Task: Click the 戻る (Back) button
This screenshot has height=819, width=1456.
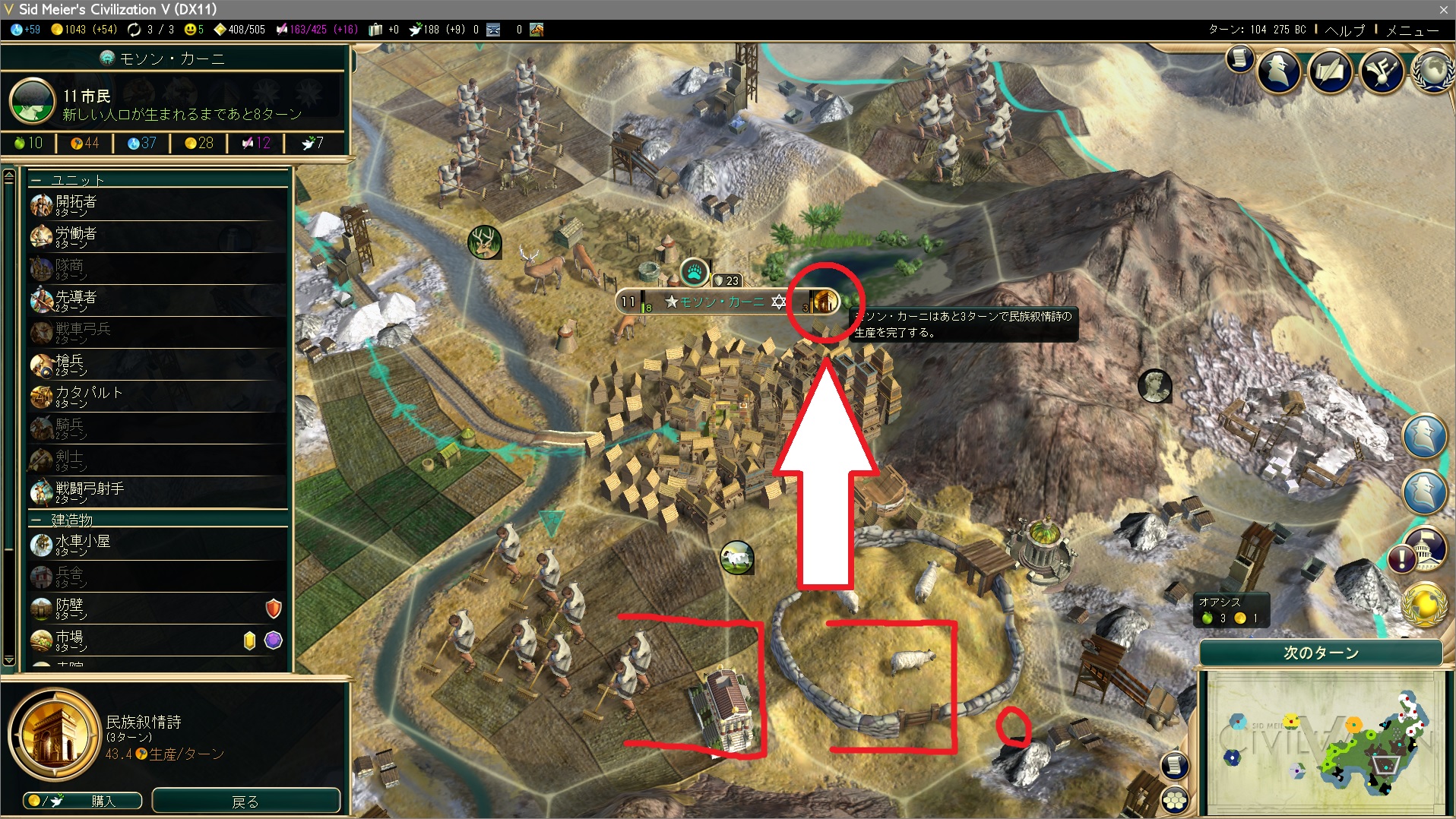Action: pos(245,801)
